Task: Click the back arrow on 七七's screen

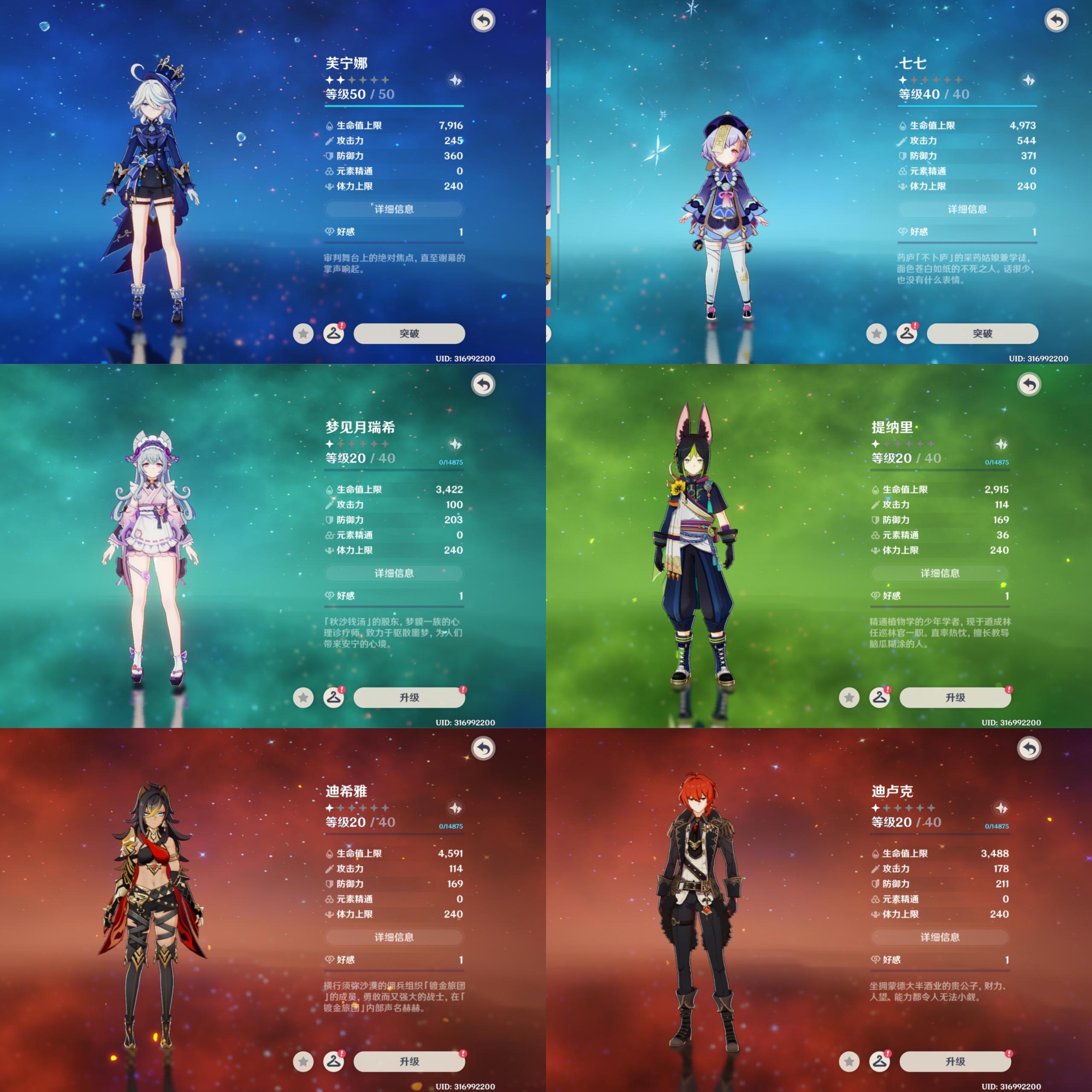Action: point(1057,21)
